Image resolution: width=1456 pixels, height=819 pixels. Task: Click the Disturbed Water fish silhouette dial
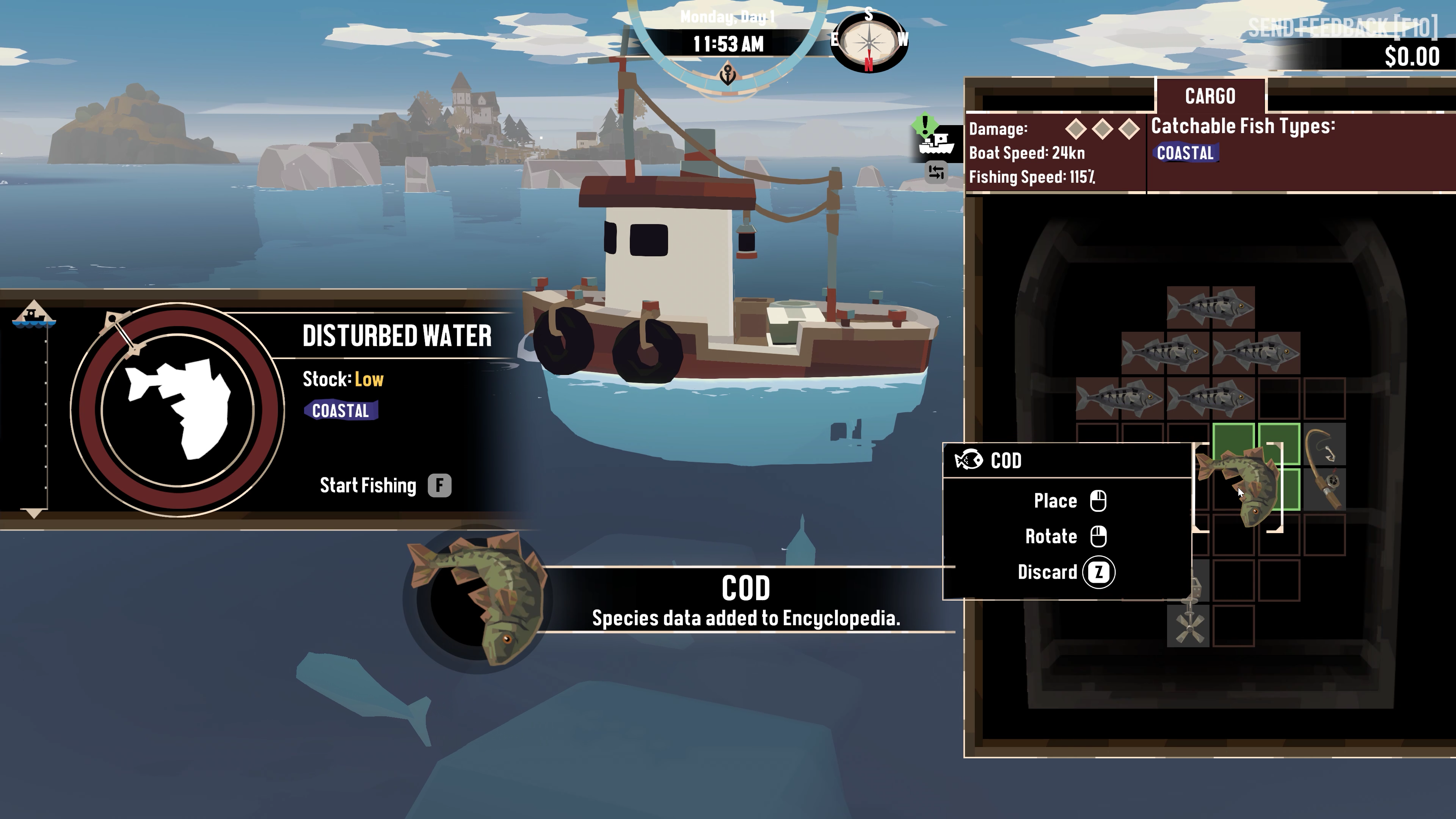[x=177, y=410]
